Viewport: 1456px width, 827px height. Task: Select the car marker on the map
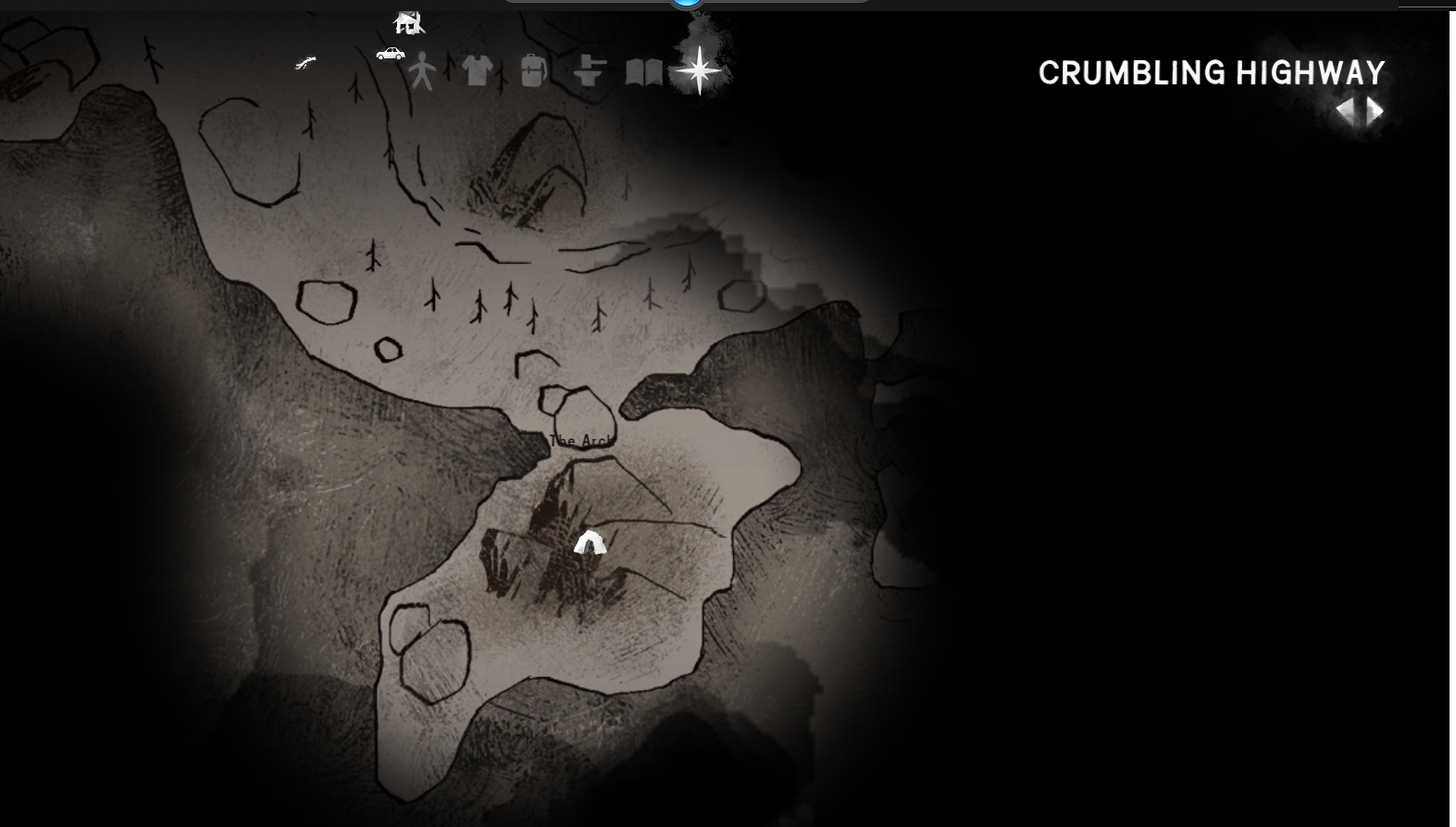[x=391, y=54]
